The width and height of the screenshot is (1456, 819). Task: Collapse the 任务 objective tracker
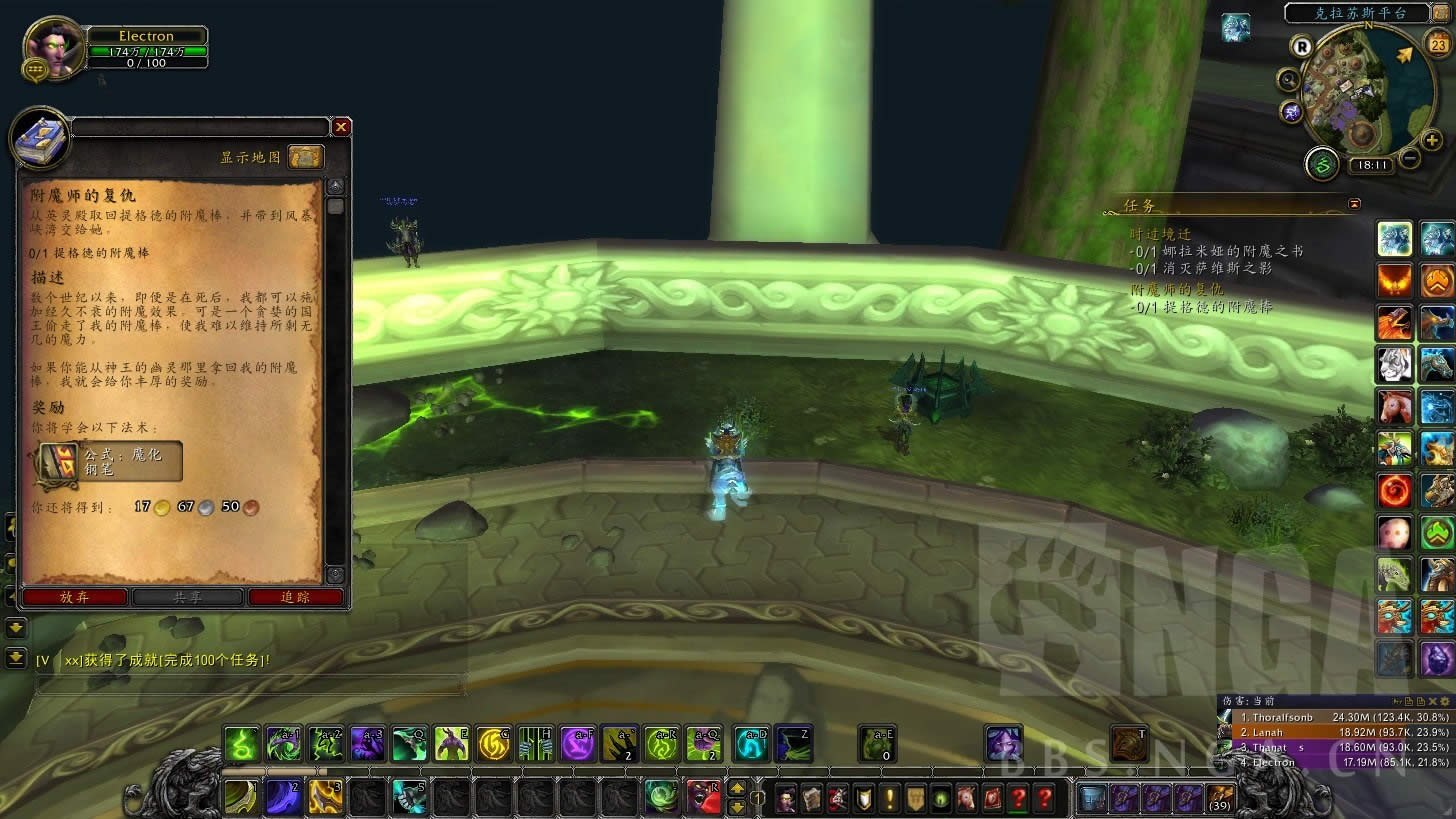pyautogui.click(x=1354, y=204)
